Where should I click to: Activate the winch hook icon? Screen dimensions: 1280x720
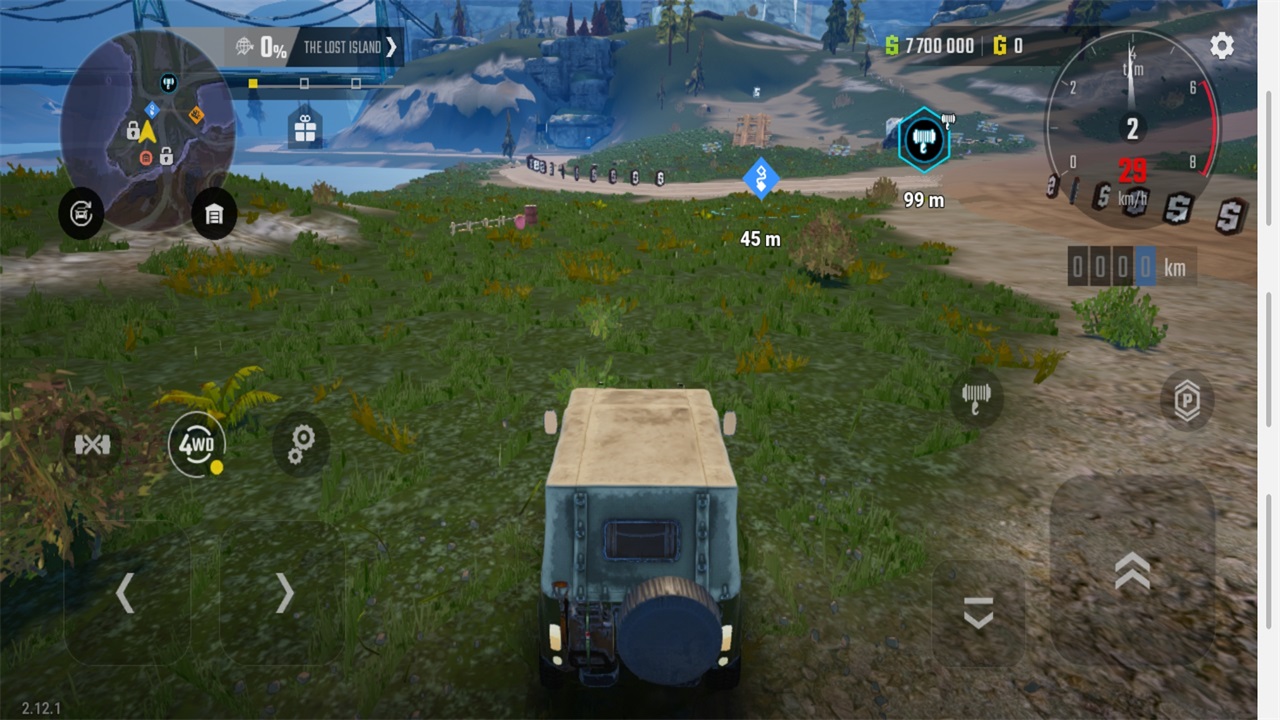click(975, 397)
